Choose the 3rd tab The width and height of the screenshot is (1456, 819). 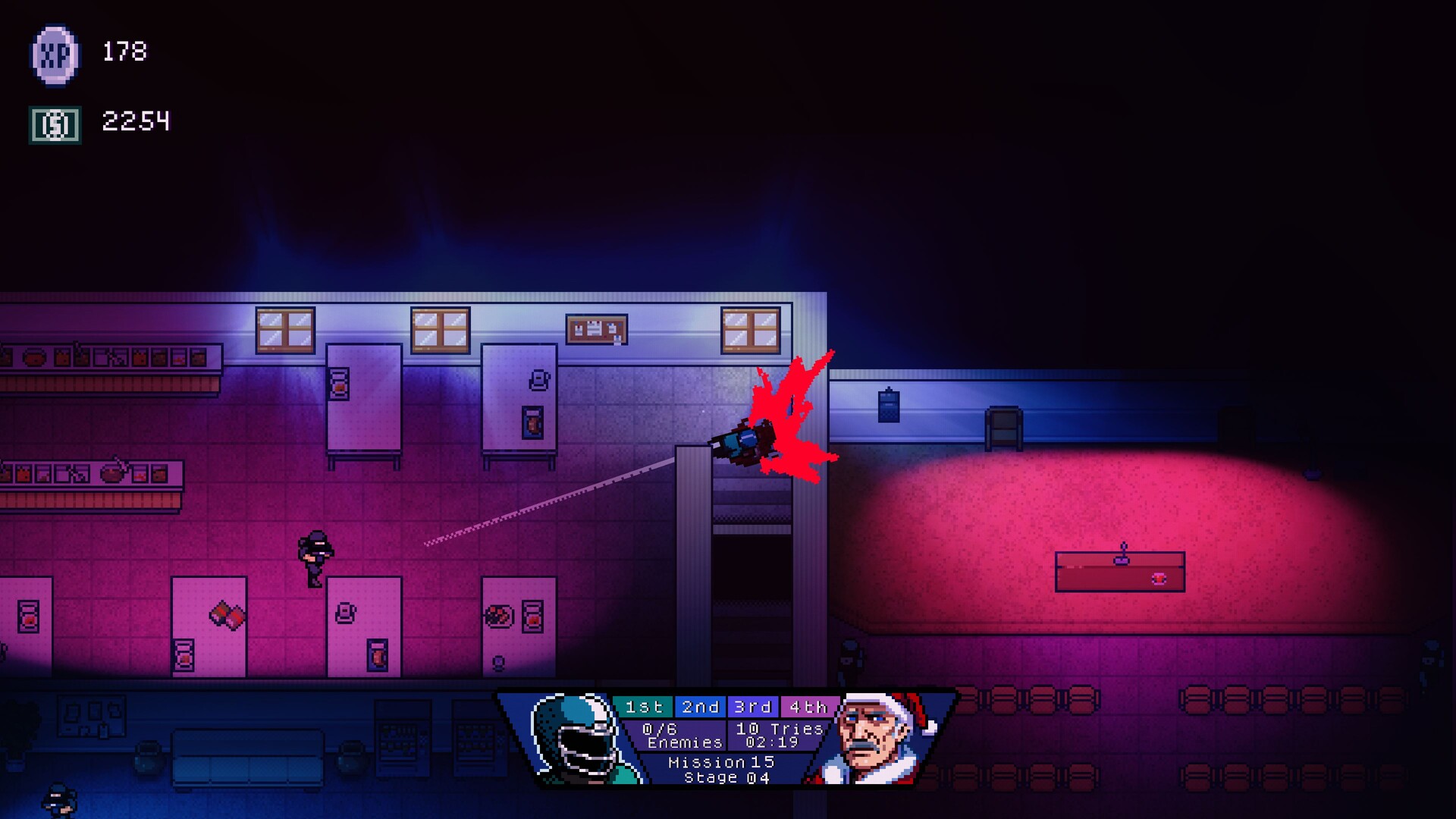click(x=753, y=707)
